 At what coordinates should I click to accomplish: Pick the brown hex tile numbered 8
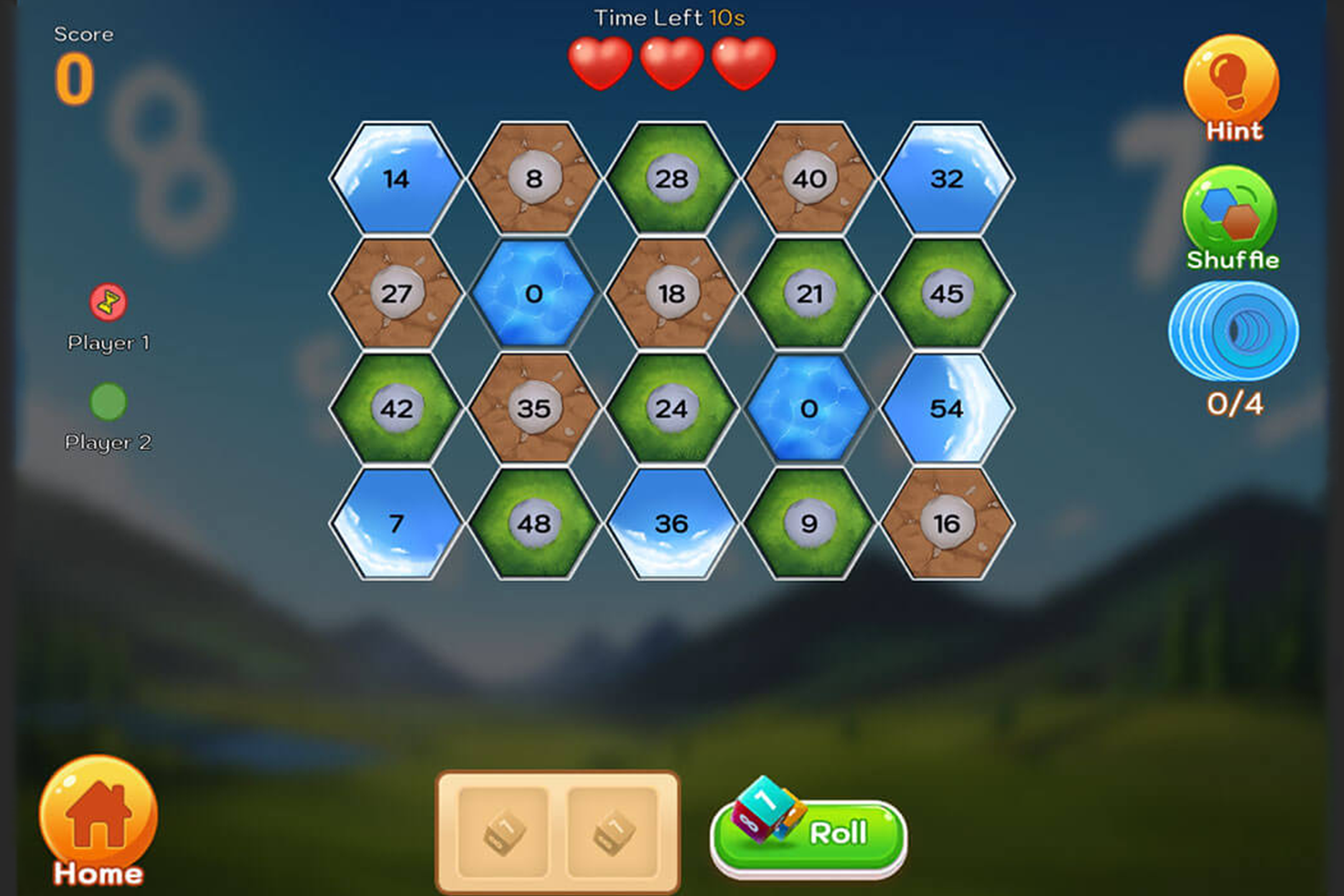pos(534,179)
